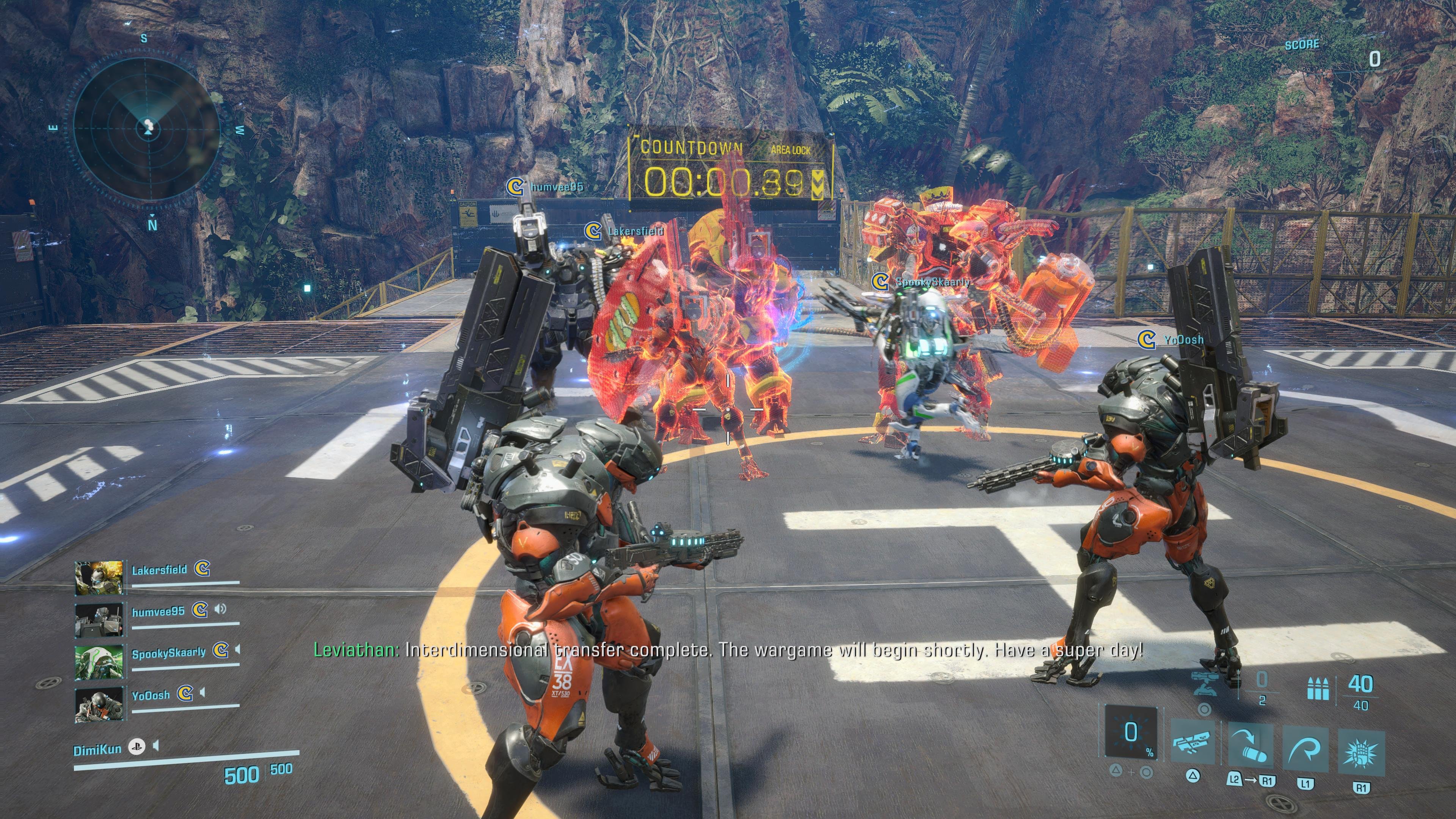Select SpookySkaarly's teammate portrait
1456x819 pixels.
(x=99, y=662)
